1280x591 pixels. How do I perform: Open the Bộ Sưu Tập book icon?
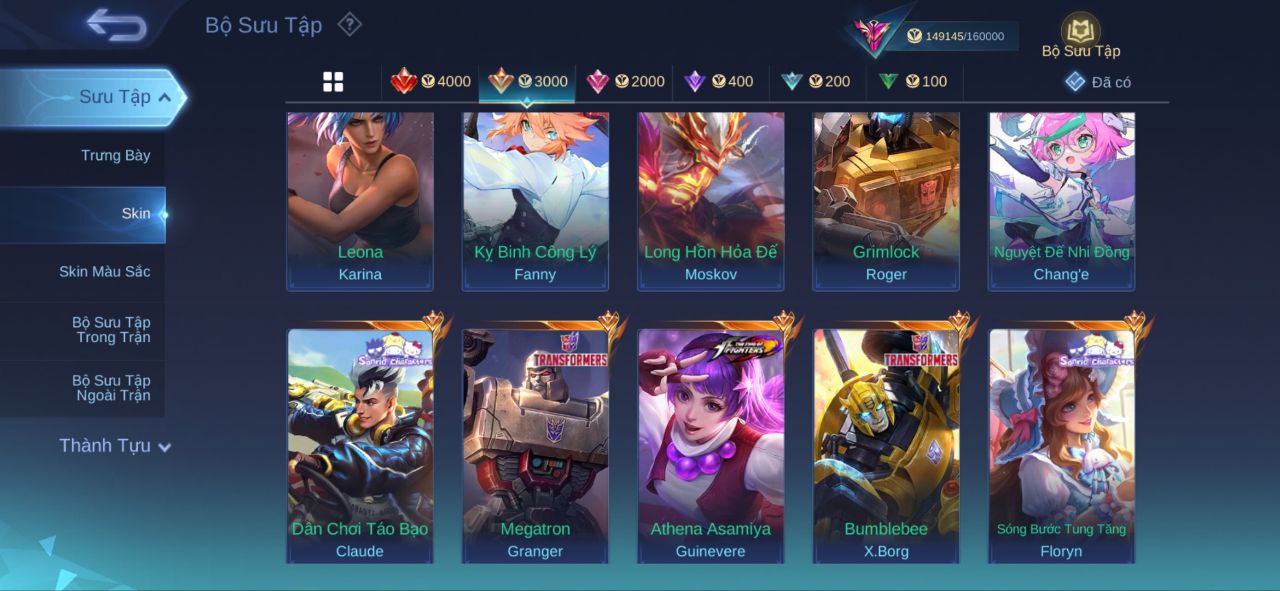click(1080, 31)
